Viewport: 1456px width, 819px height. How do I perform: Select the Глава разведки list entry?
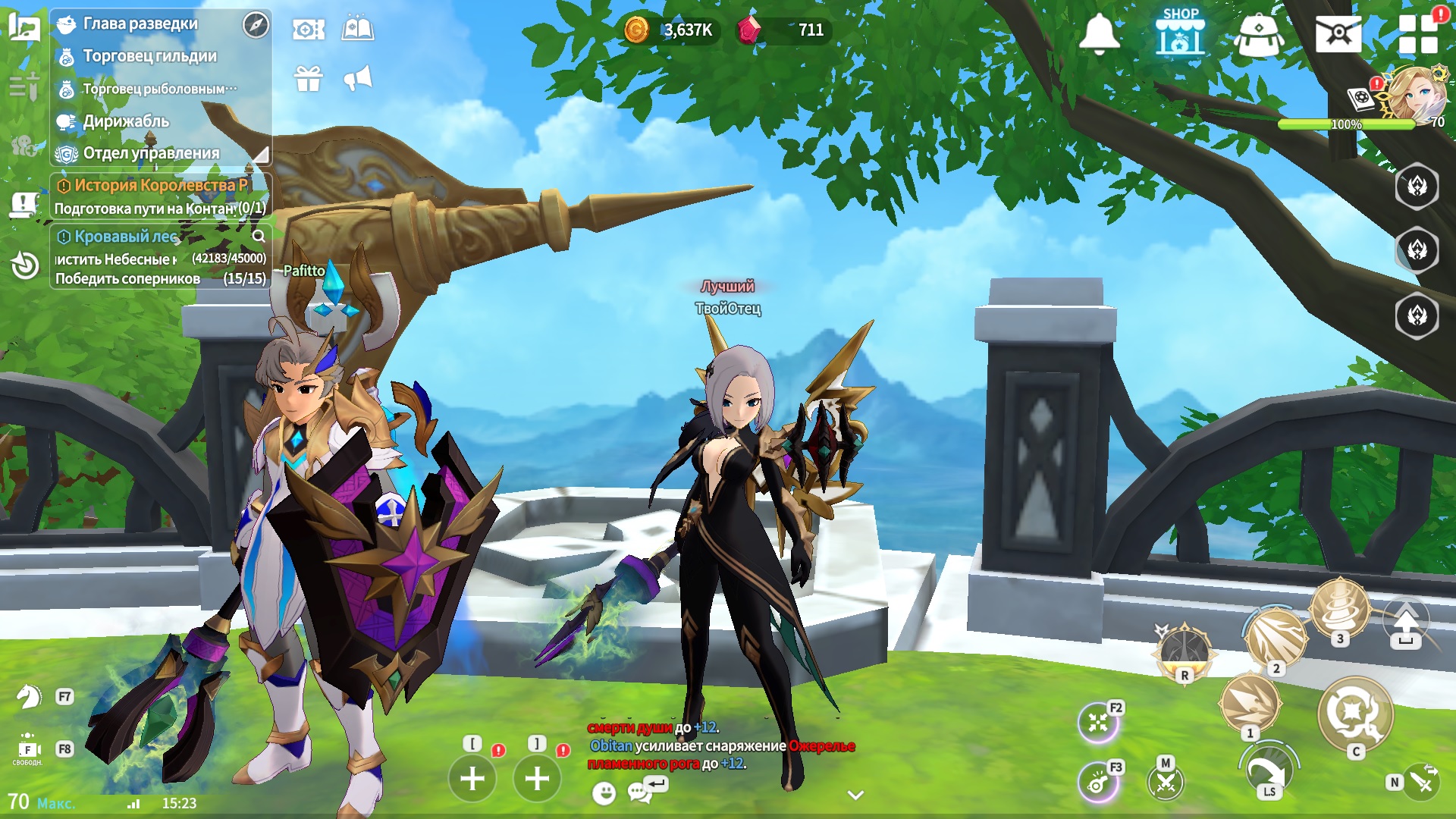pyautogui.click(x=140, y=24)
